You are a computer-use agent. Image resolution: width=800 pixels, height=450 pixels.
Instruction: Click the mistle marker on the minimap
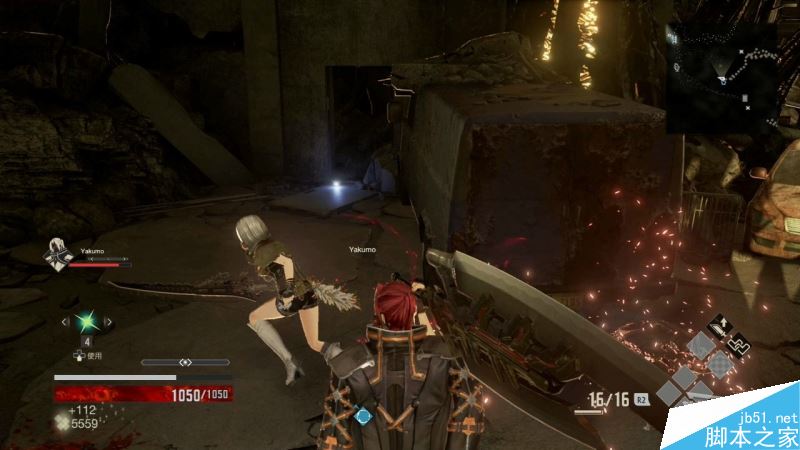677,68
